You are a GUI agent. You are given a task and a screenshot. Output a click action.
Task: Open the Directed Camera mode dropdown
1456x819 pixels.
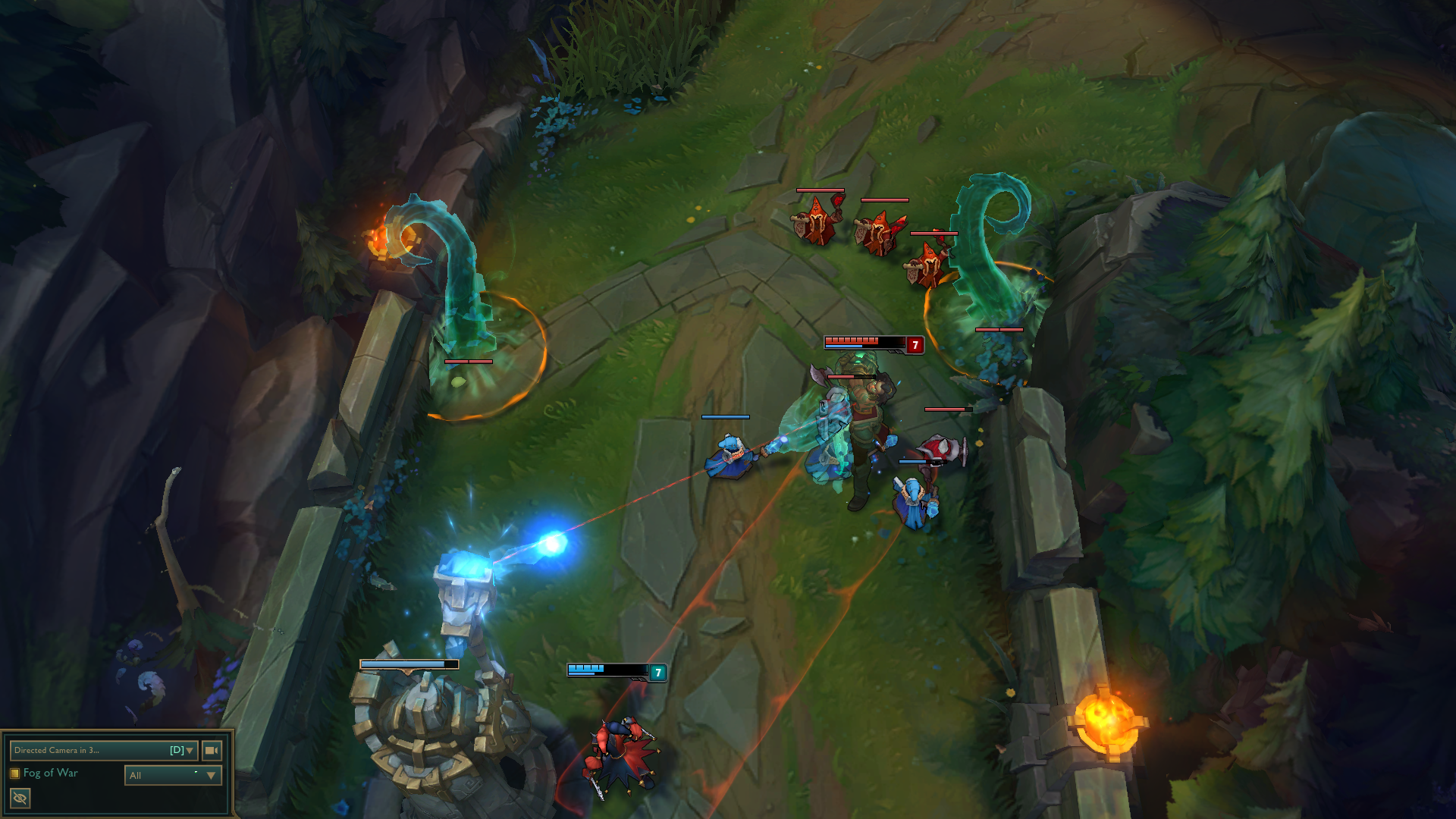(x=99, y=749)
